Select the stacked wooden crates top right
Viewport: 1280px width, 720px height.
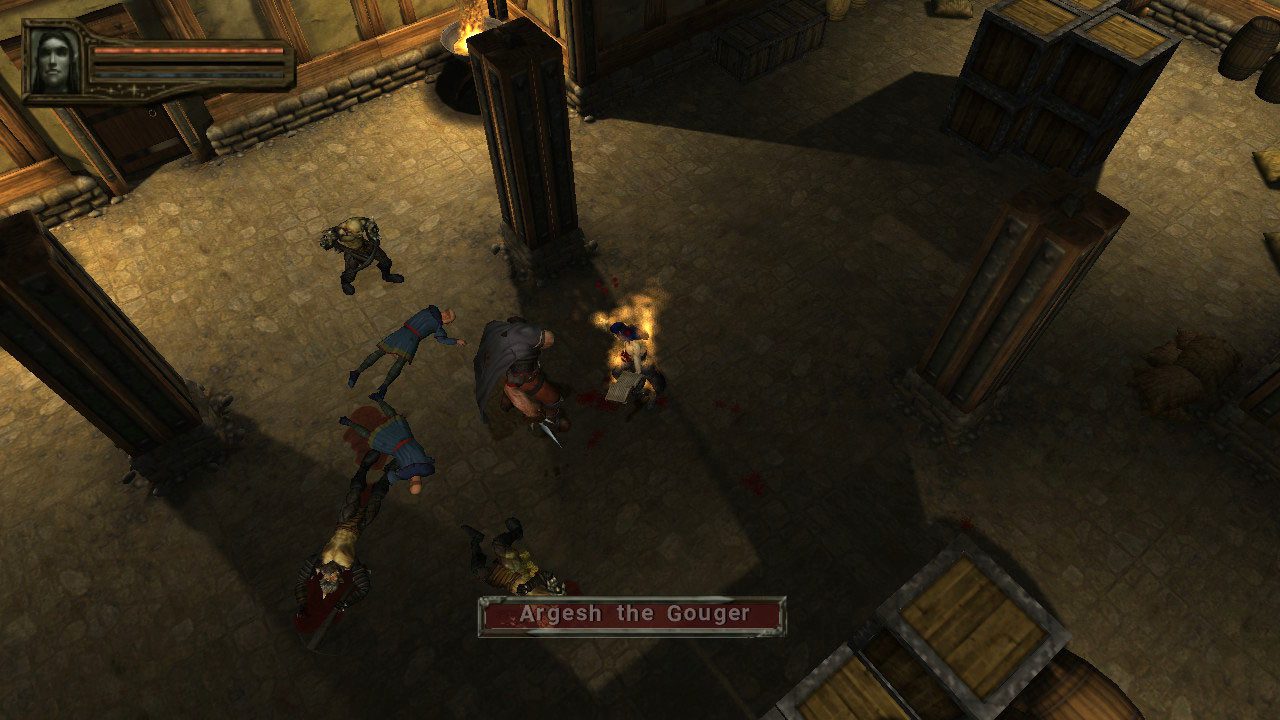tap(1050, 80)
